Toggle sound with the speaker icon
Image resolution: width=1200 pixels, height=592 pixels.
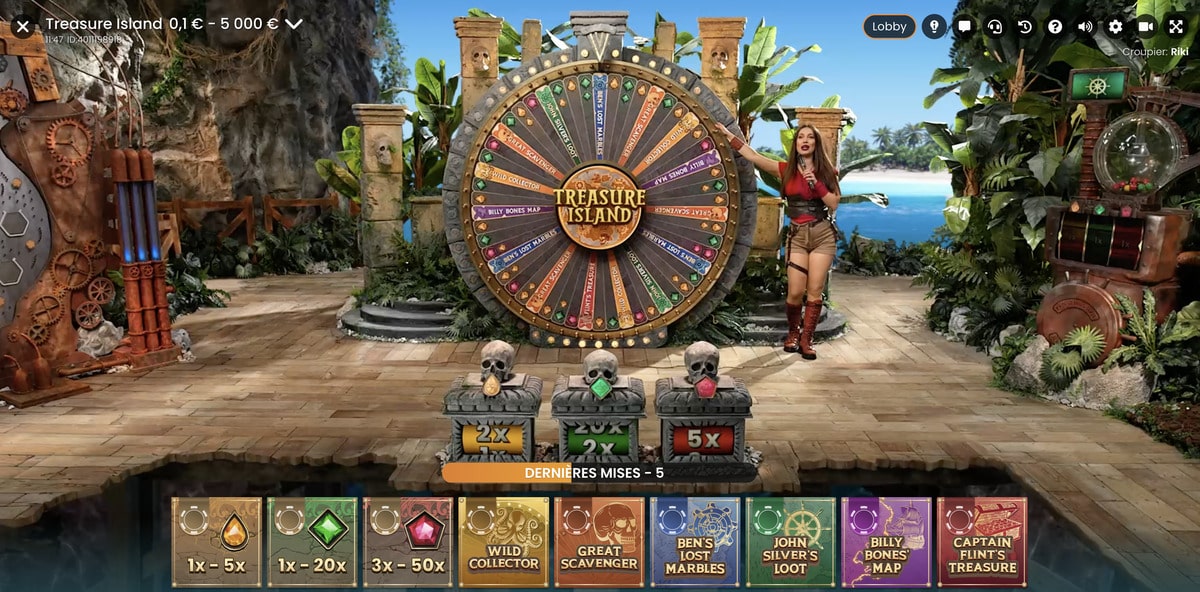coord(1085,27)
